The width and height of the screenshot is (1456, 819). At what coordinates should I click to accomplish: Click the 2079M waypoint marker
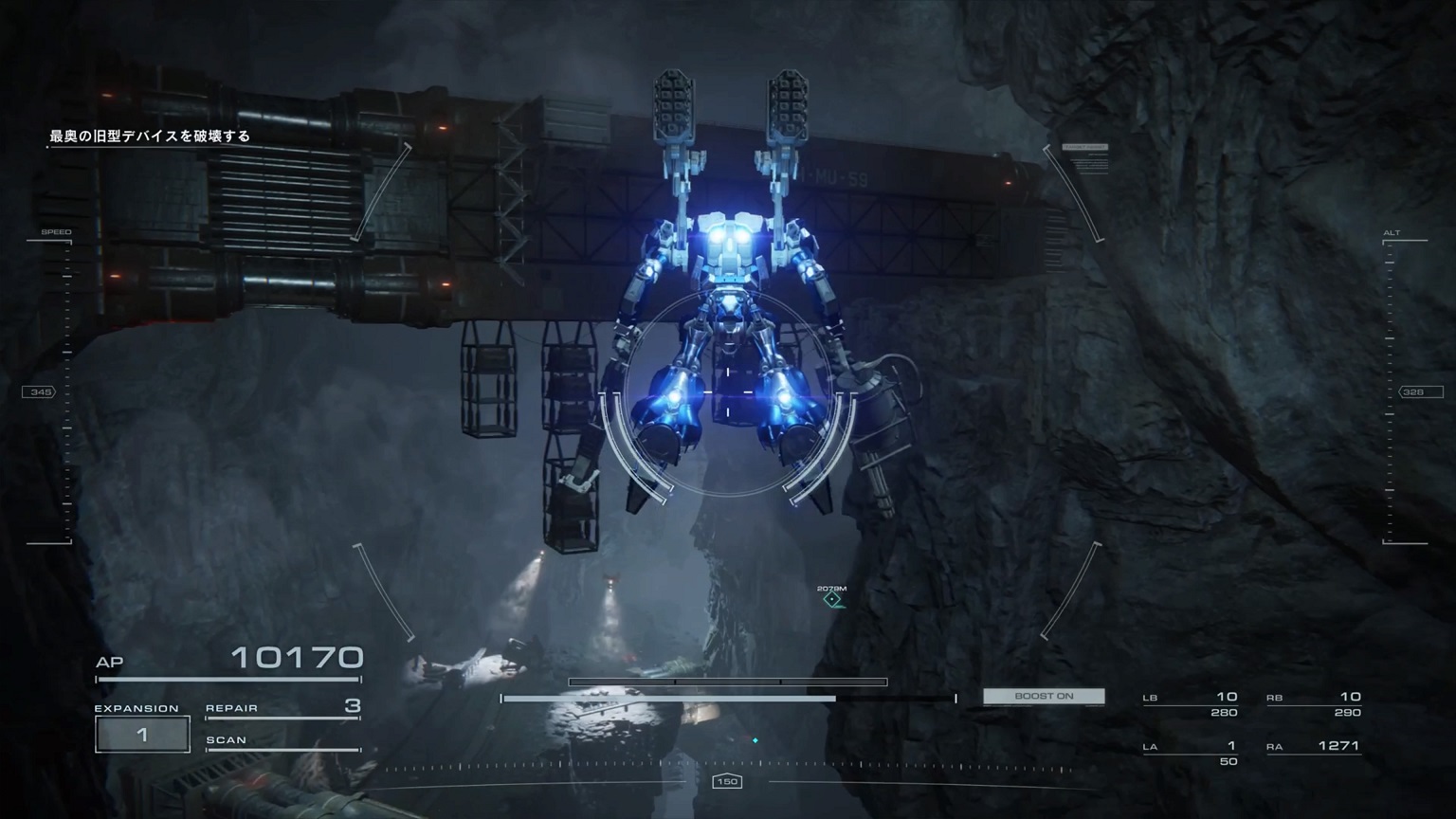832,598
